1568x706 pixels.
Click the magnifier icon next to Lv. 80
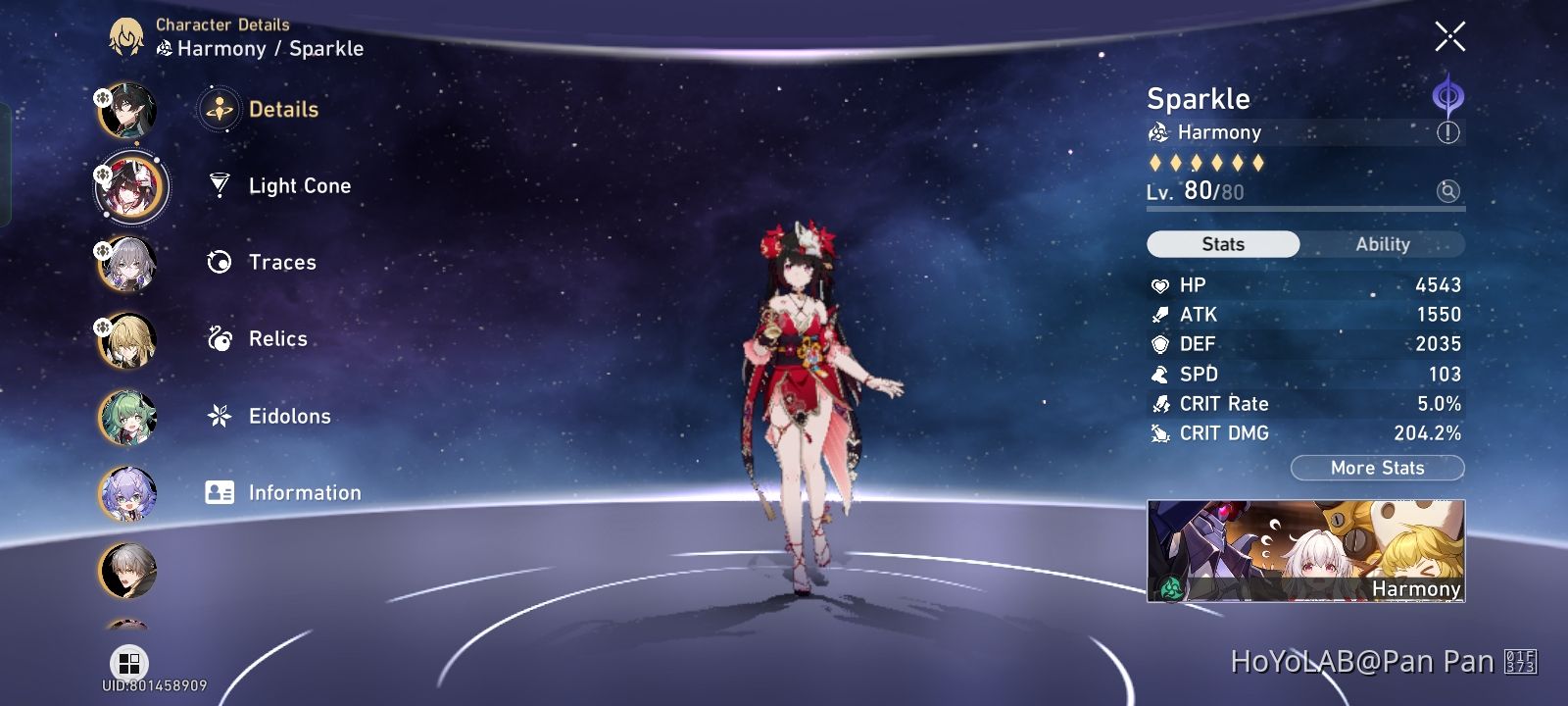[x=1446, y=192]
